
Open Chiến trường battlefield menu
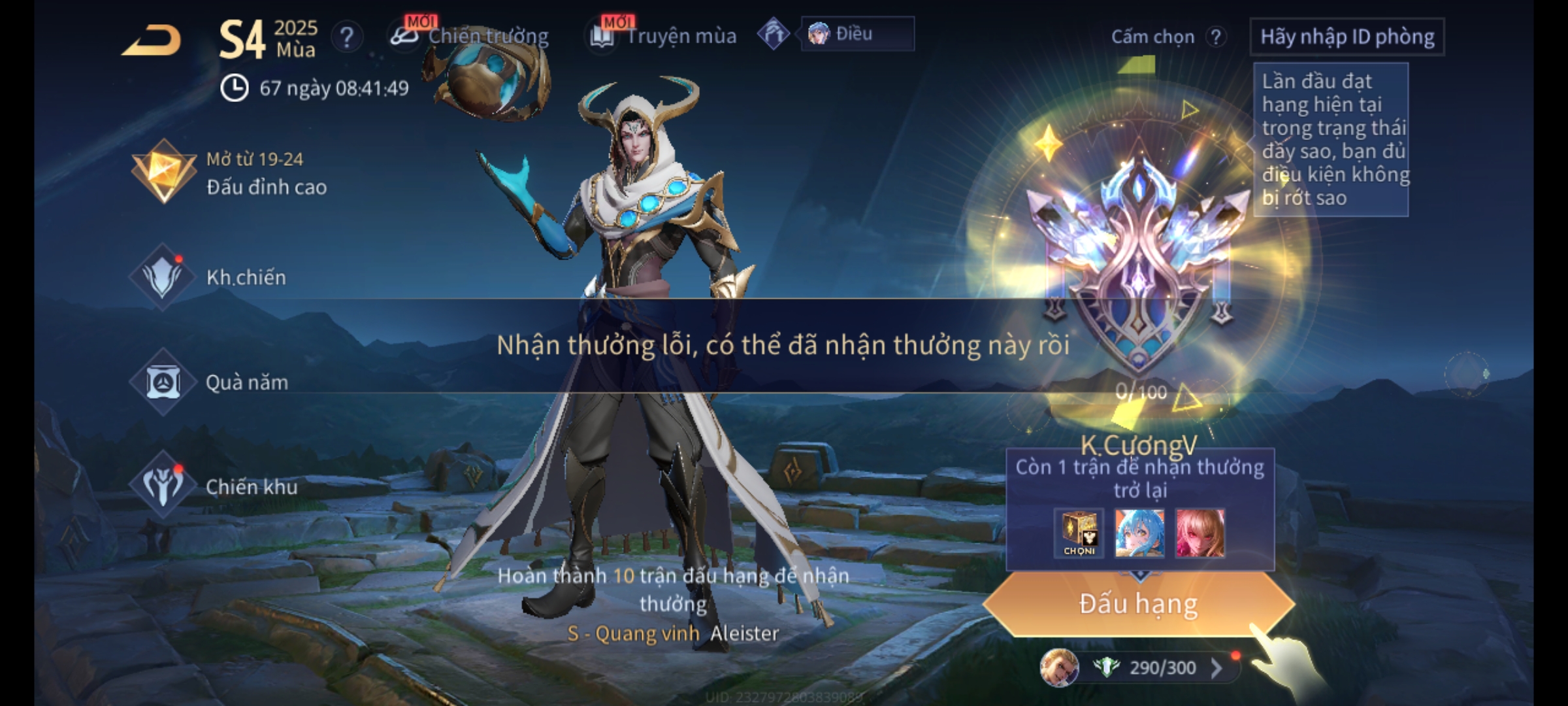point(470,36)
